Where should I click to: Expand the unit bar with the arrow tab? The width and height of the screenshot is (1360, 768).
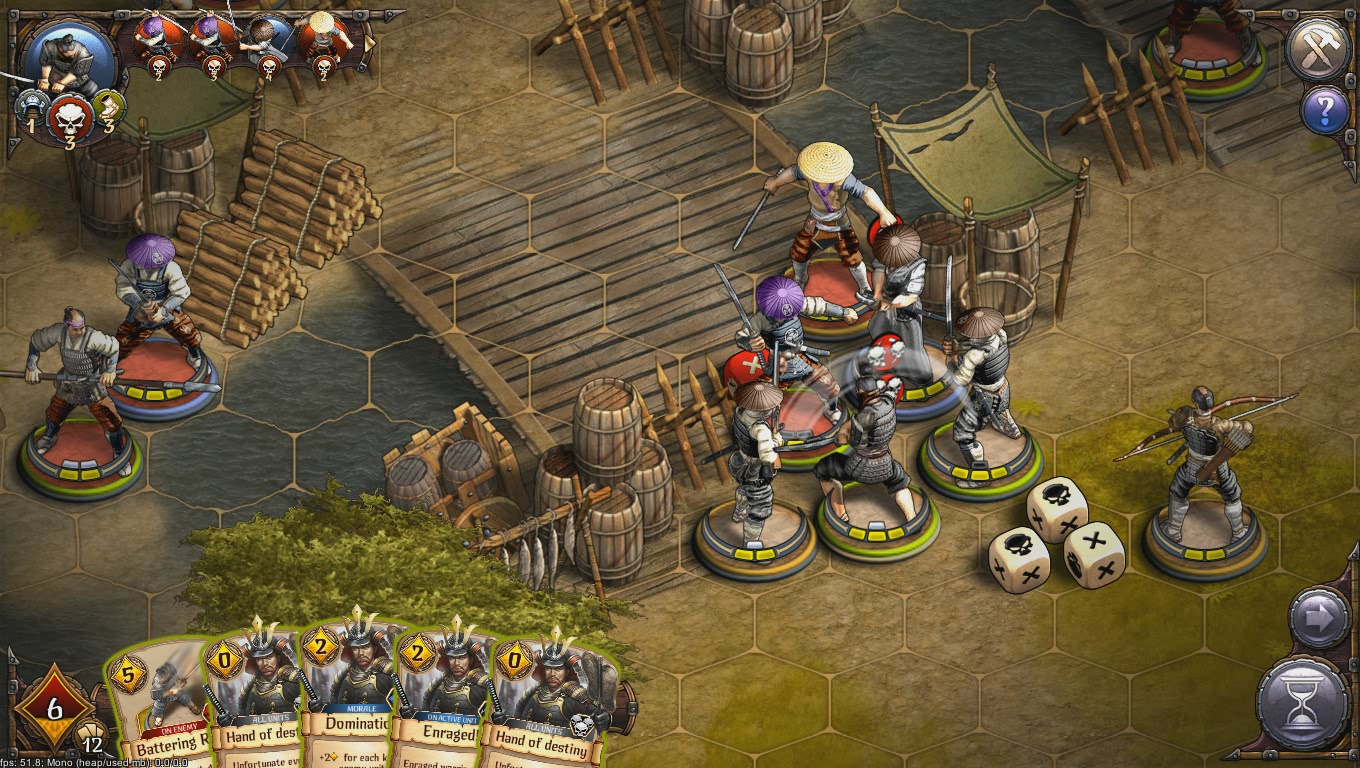(369, 42)
